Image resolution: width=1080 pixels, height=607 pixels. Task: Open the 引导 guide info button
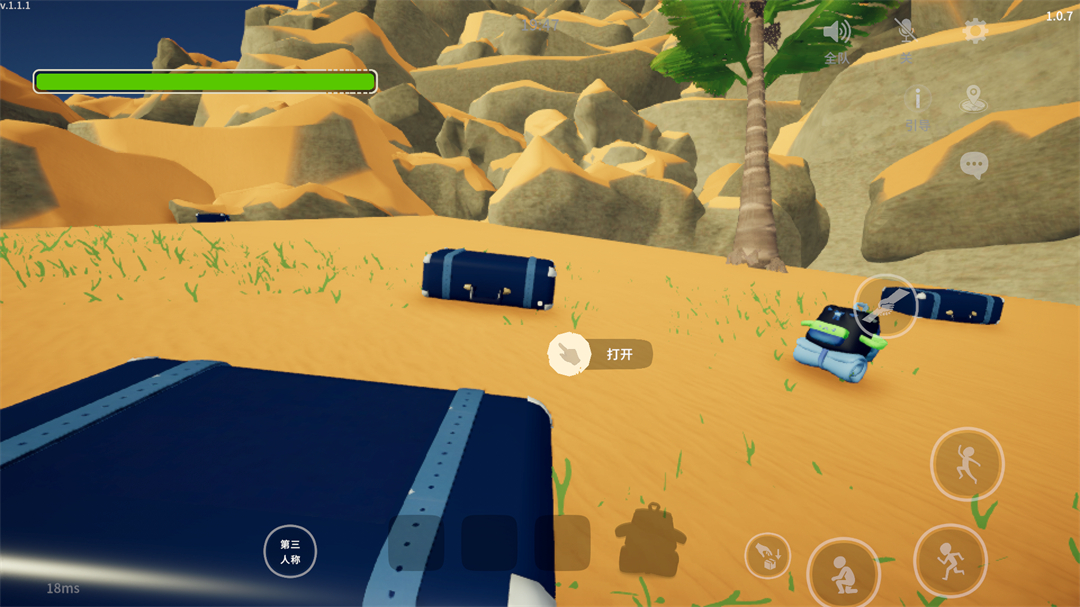pos(917,101)
